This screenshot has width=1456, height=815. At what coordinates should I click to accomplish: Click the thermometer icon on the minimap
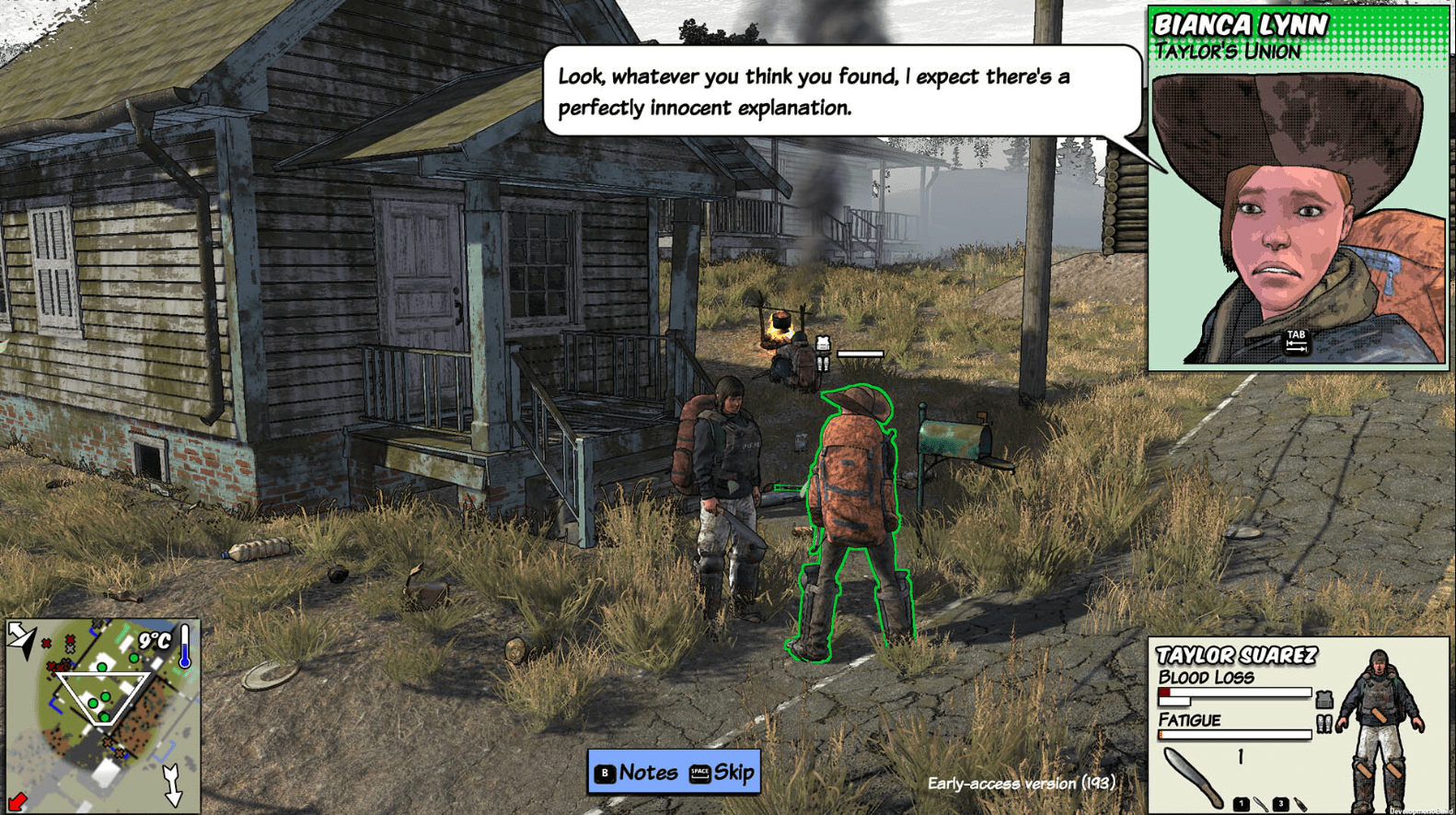[x=184, y=646]
